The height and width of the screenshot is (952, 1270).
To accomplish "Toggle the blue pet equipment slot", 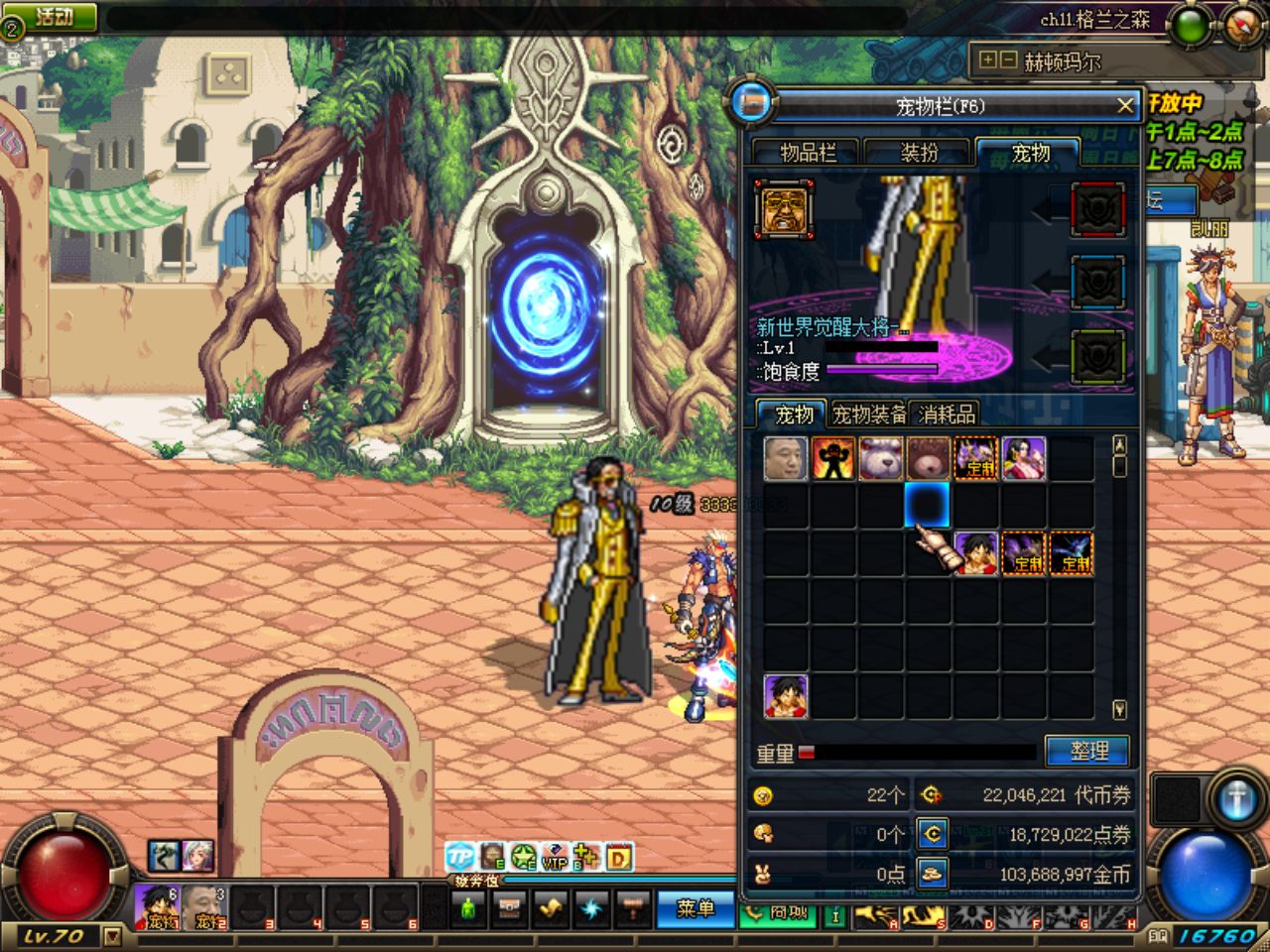I will pos(1097,281).
